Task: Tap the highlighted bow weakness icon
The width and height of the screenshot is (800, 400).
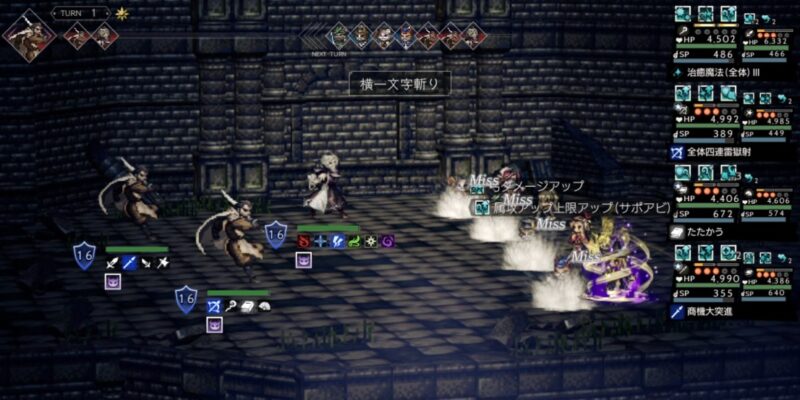Action: [x=213, y=306]
